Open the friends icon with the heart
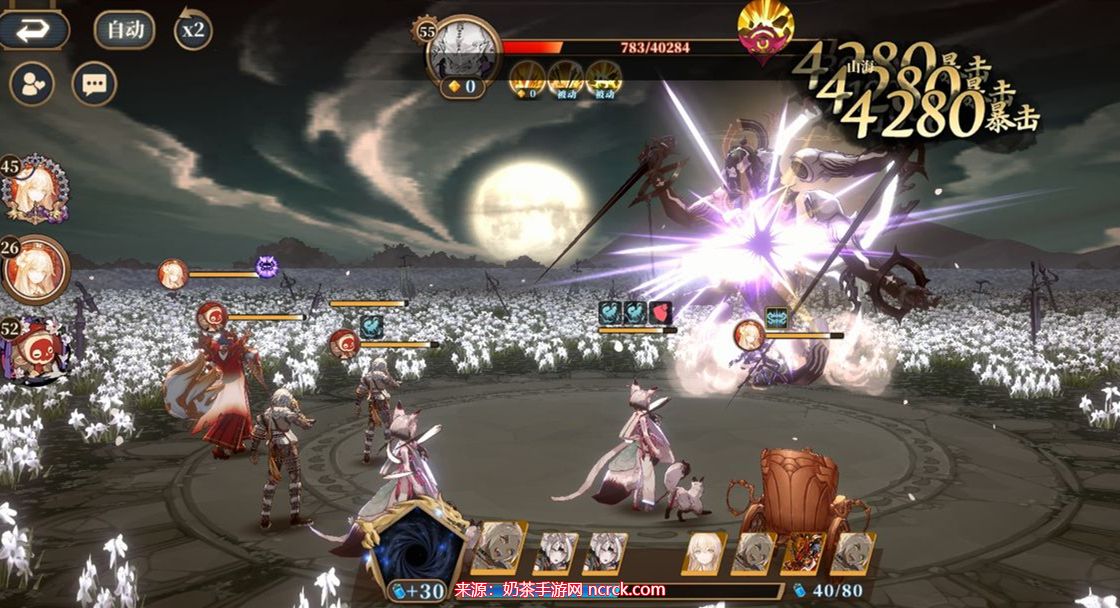Screen dimensions: 1120x608 point(32,84)
